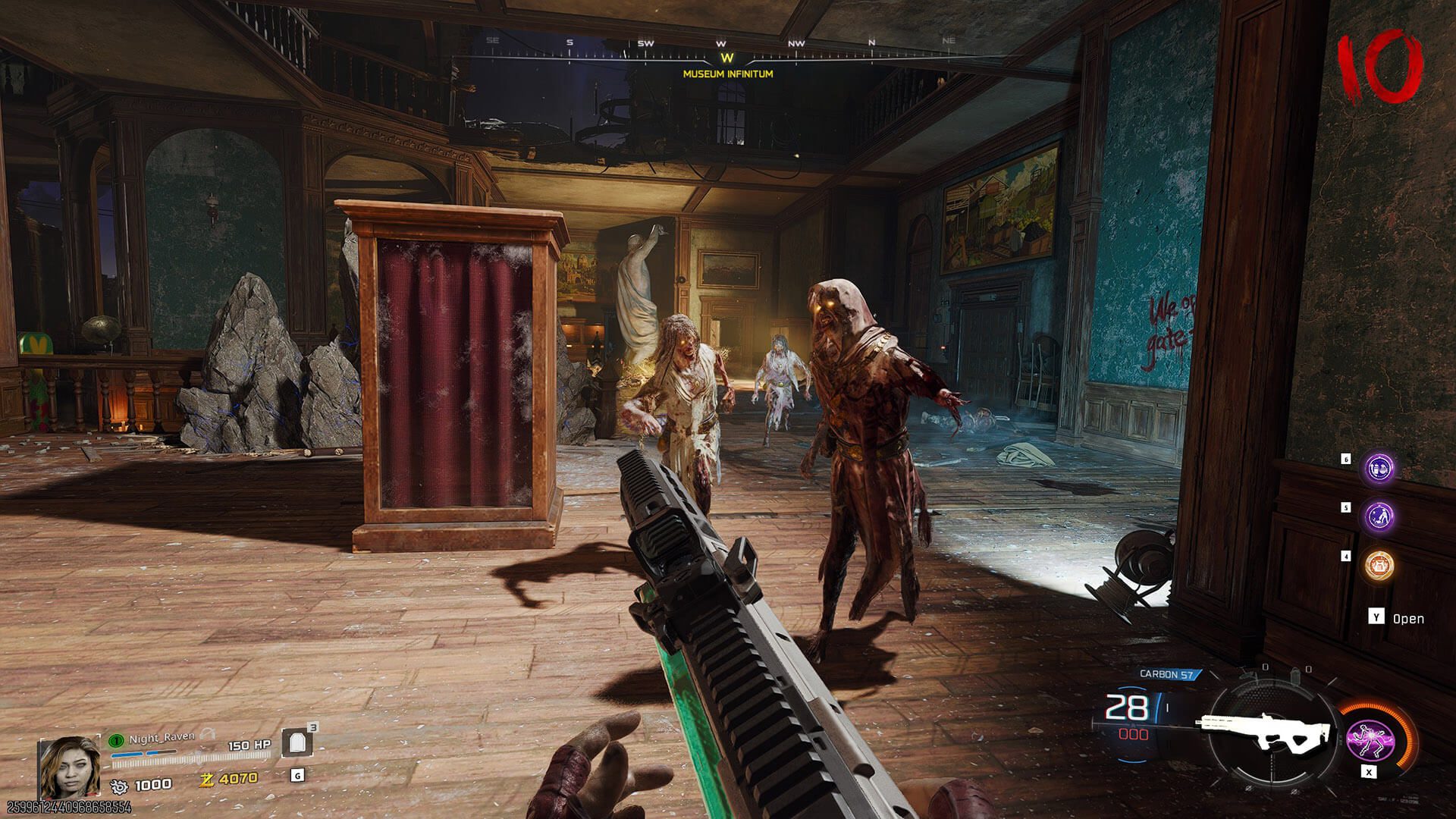Click the Night_Raven character portrait
This screenshot has width=1456, height=819.
(x=69, y=767)
